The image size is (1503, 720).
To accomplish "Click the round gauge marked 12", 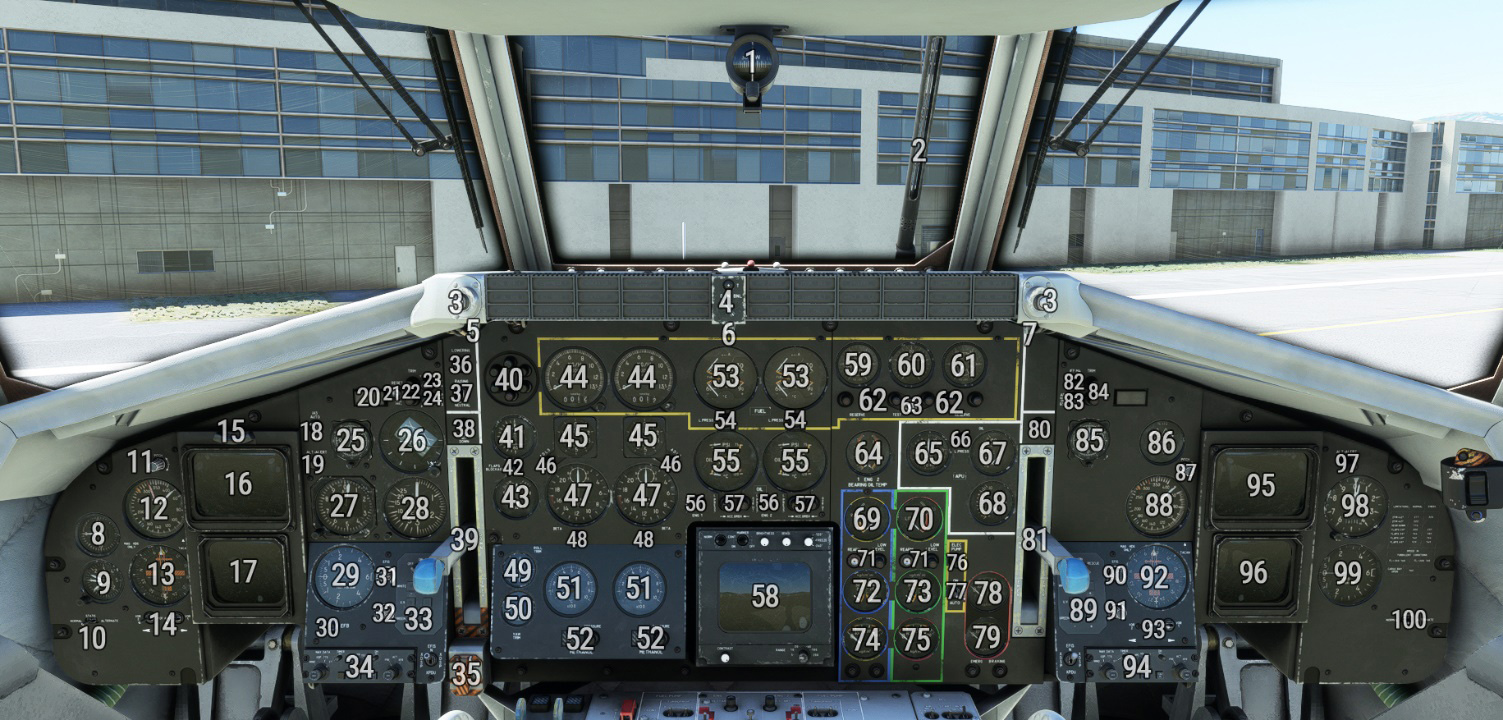I will (x=154, y=508).
